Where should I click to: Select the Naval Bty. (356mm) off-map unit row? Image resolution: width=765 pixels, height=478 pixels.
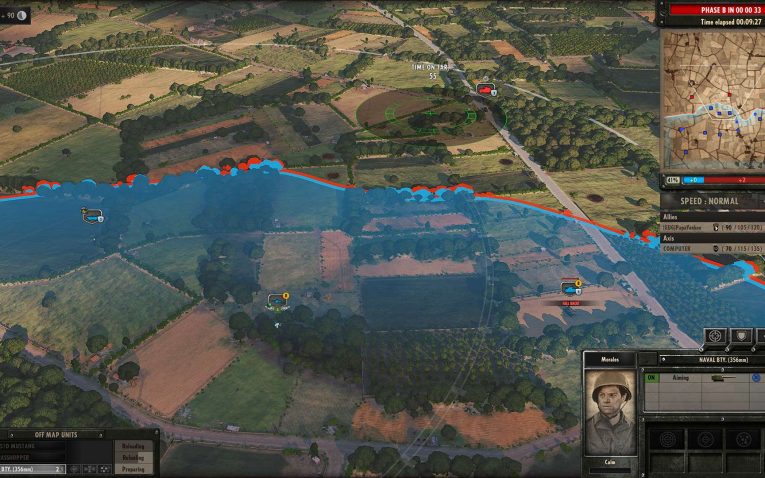pyautogui.click(x=32, y=468)
